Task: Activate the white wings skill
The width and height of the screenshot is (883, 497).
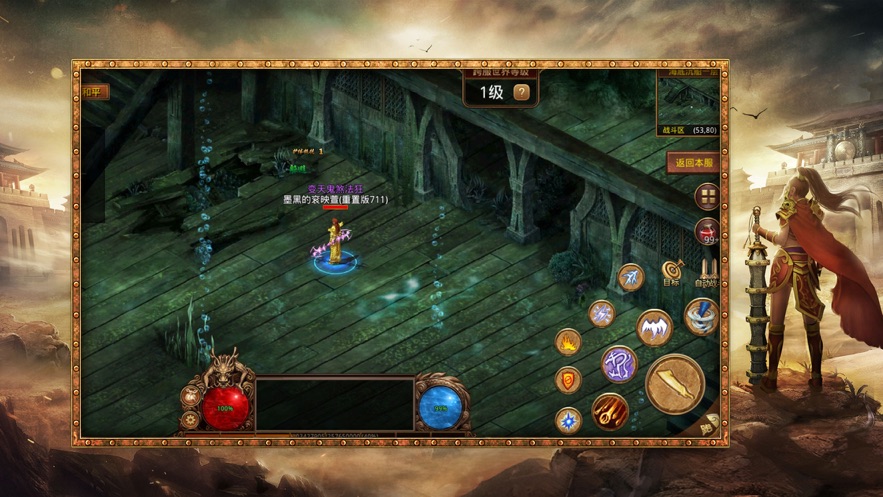Action: click(654, 327)
